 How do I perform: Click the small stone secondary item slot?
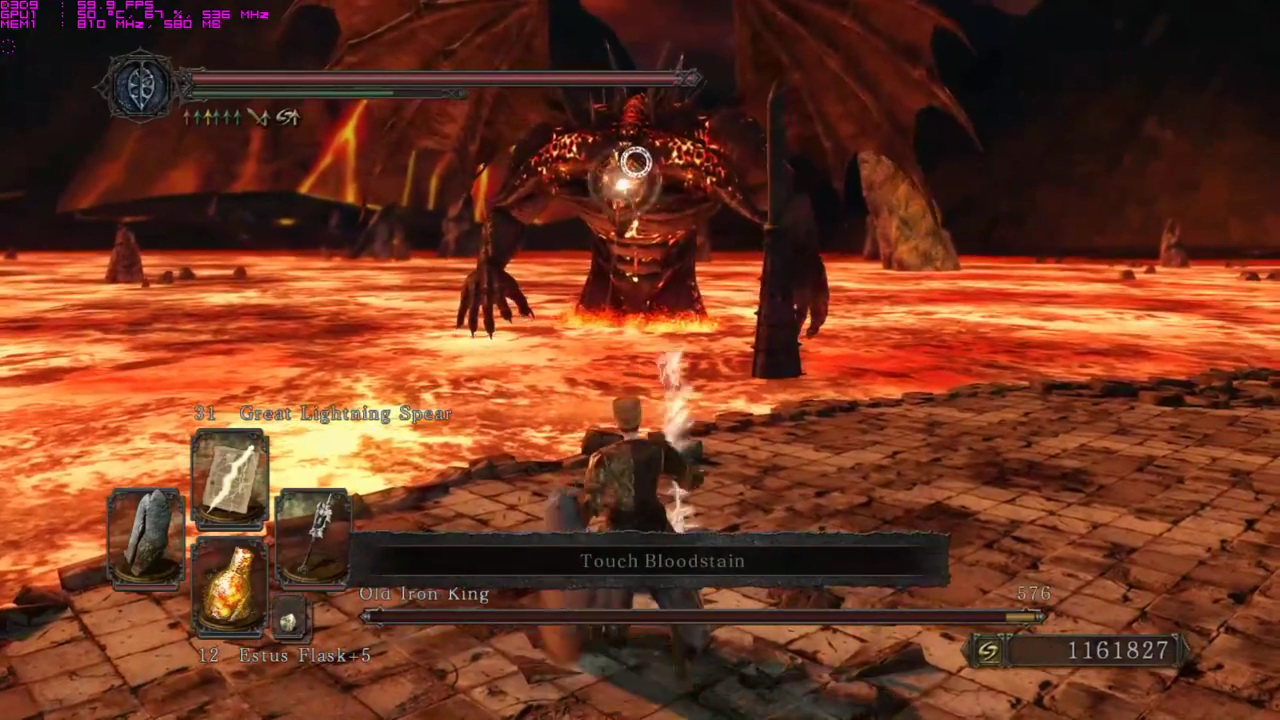tap(288, 621)
